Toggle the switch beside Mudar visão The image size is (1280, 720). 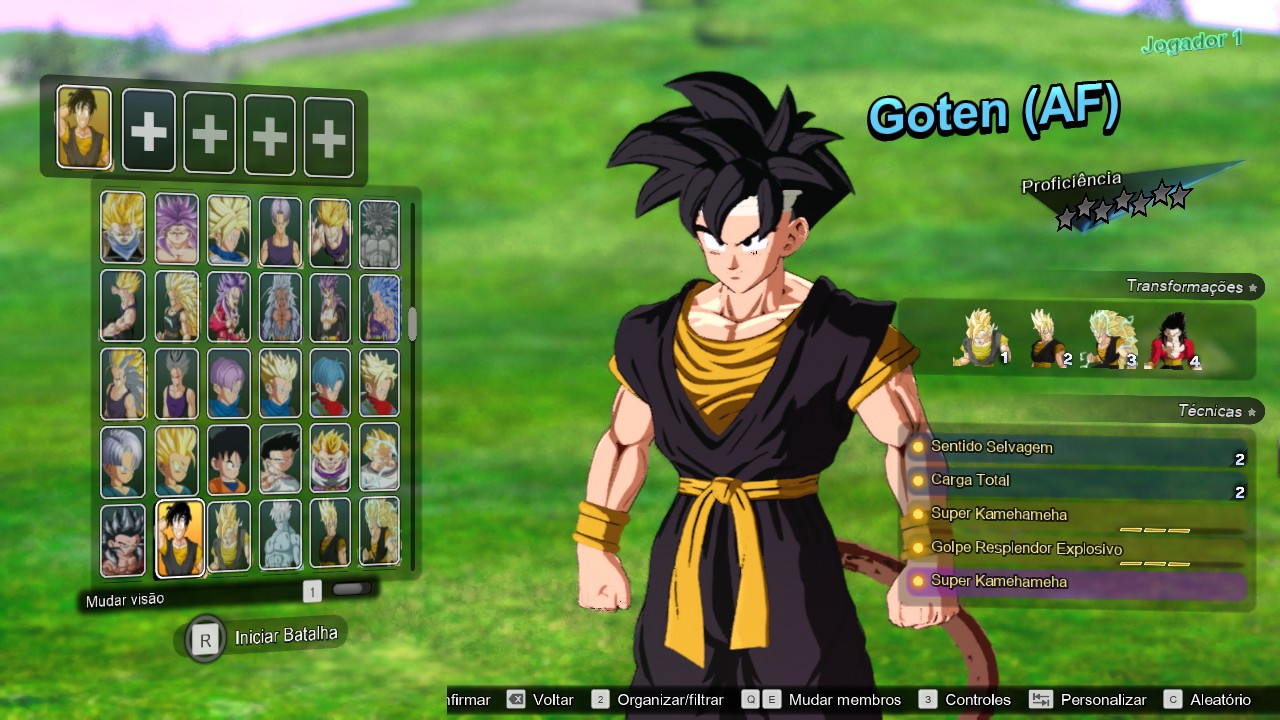[350, 589]
